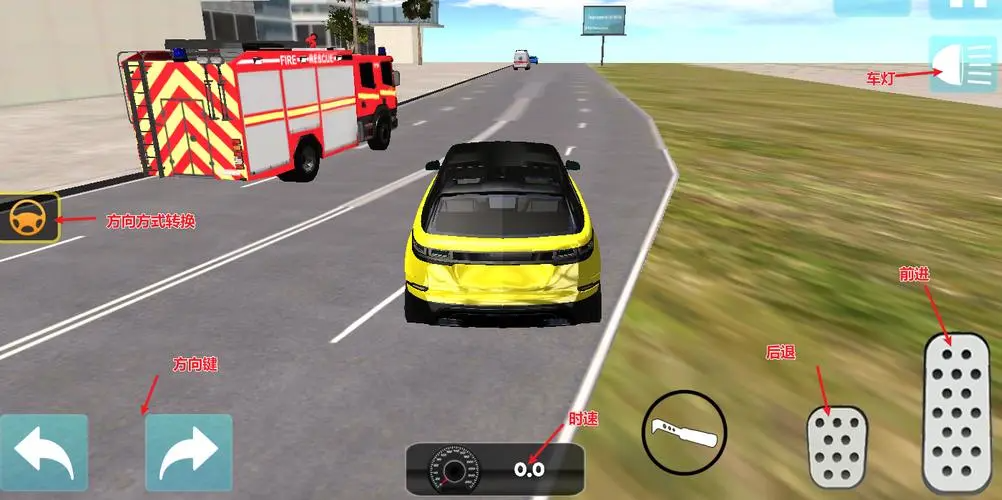Steer left with the left arrow button
1002x500 pixels.
coord(44,452)
